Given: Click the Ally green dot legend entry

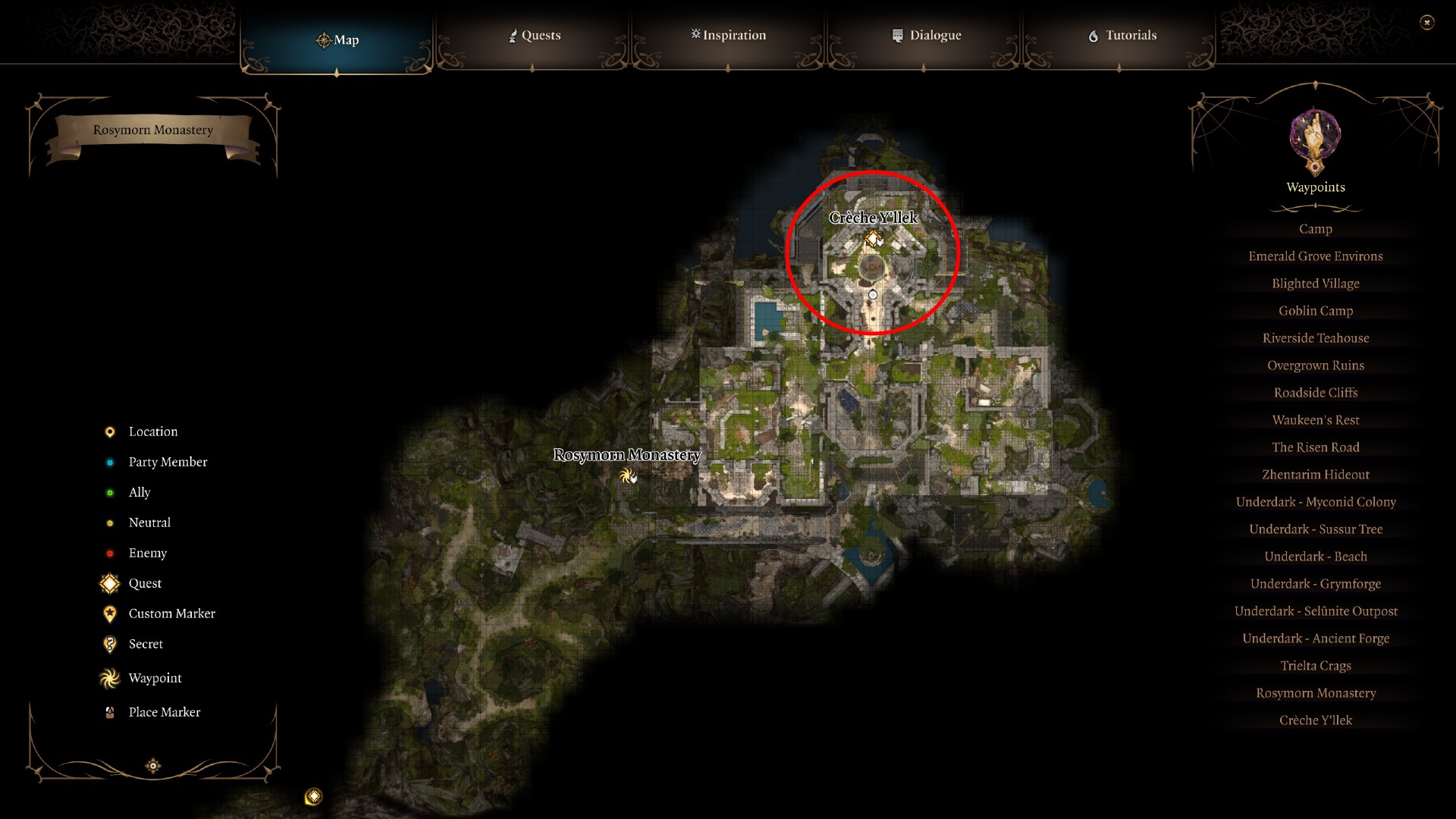Looking at the screenshot, I should [109, 492].
